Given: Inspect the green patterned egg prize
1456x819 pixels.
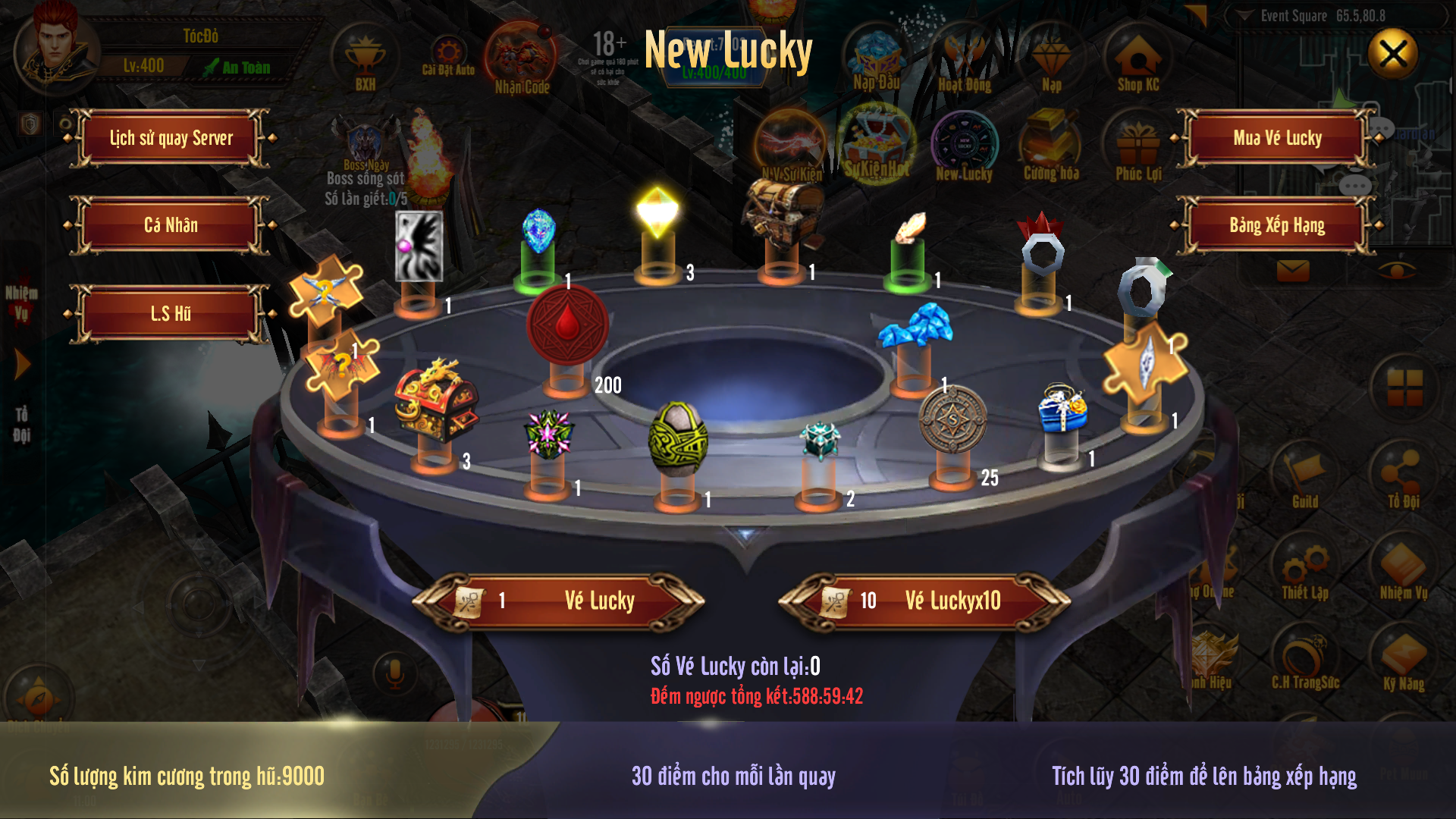Looking at the screenshot, I should [x=678, y=438].
